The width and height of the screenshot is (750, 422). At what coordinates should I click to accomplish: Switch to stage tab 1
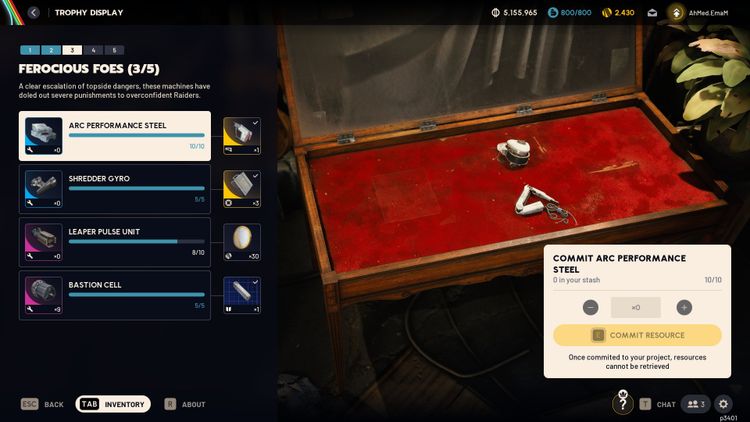click(30, 50)
